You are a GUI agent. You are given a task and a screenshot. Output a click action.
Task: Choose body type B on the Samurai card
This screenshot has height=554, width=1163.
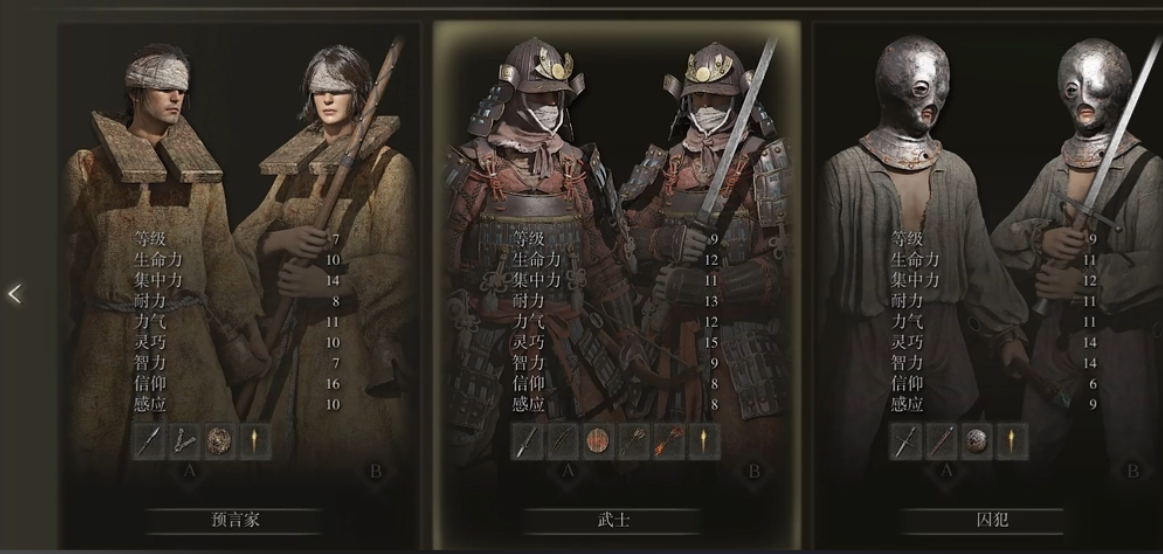pos(755,471)
